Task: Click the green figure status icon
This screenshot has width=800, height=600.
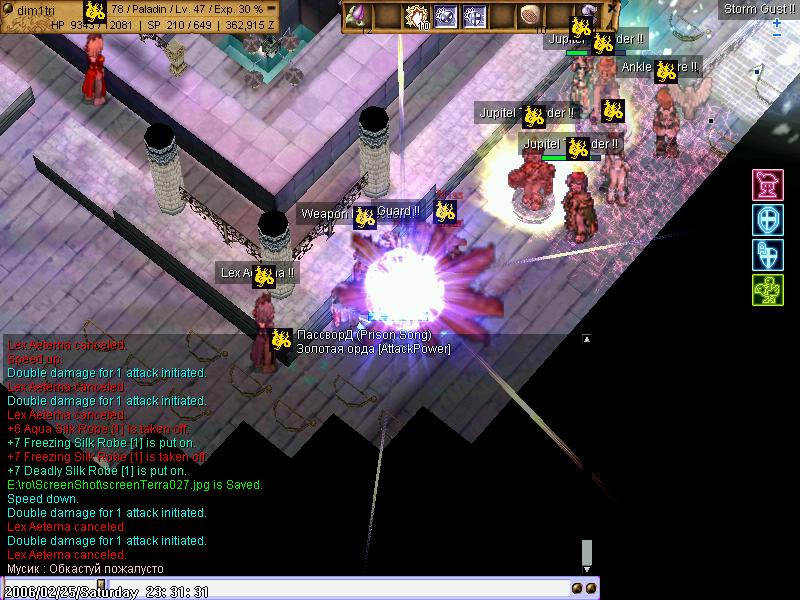Action: coord(767,290)
